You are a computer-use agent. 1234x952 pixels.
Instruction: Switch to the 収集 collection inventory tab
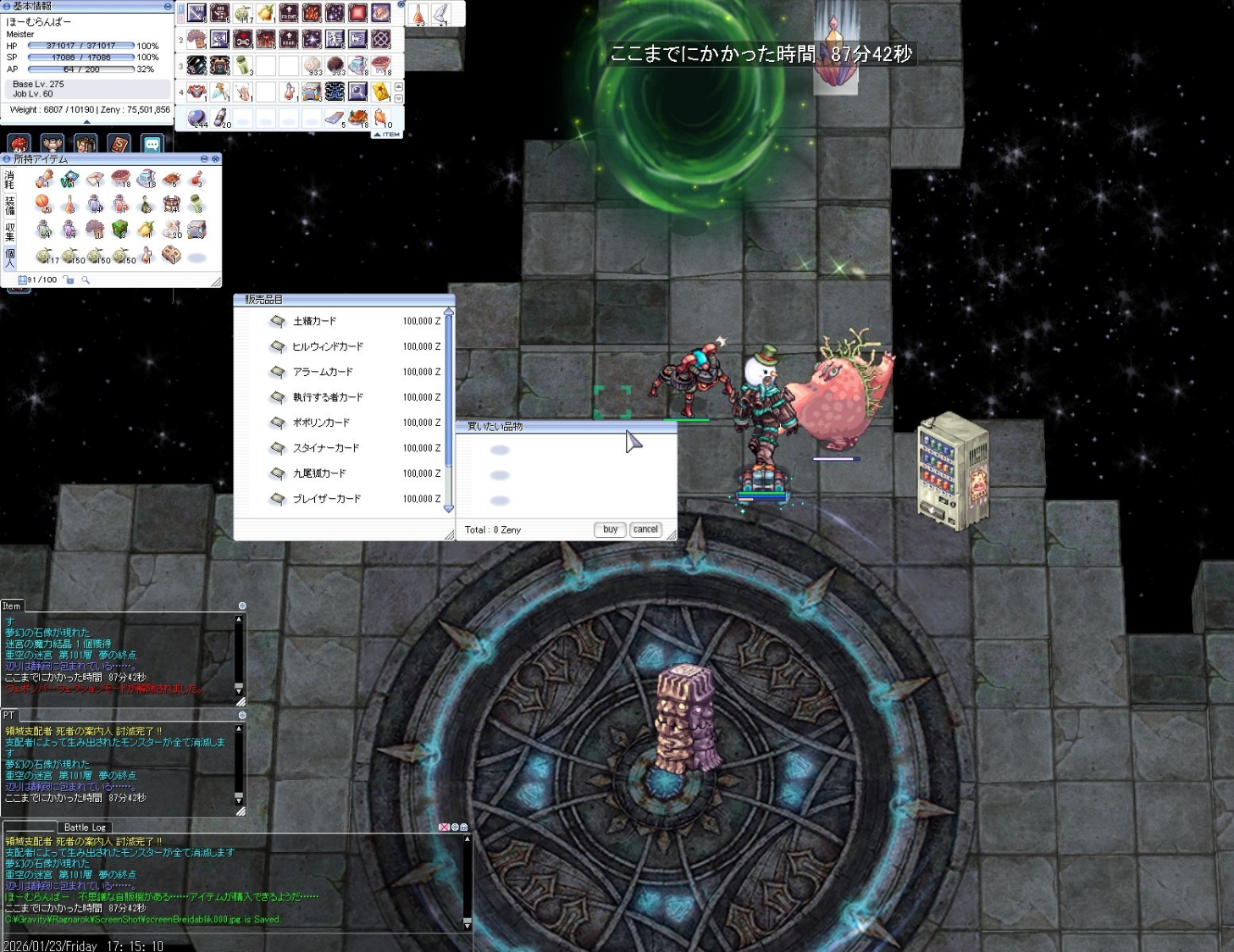10,231
